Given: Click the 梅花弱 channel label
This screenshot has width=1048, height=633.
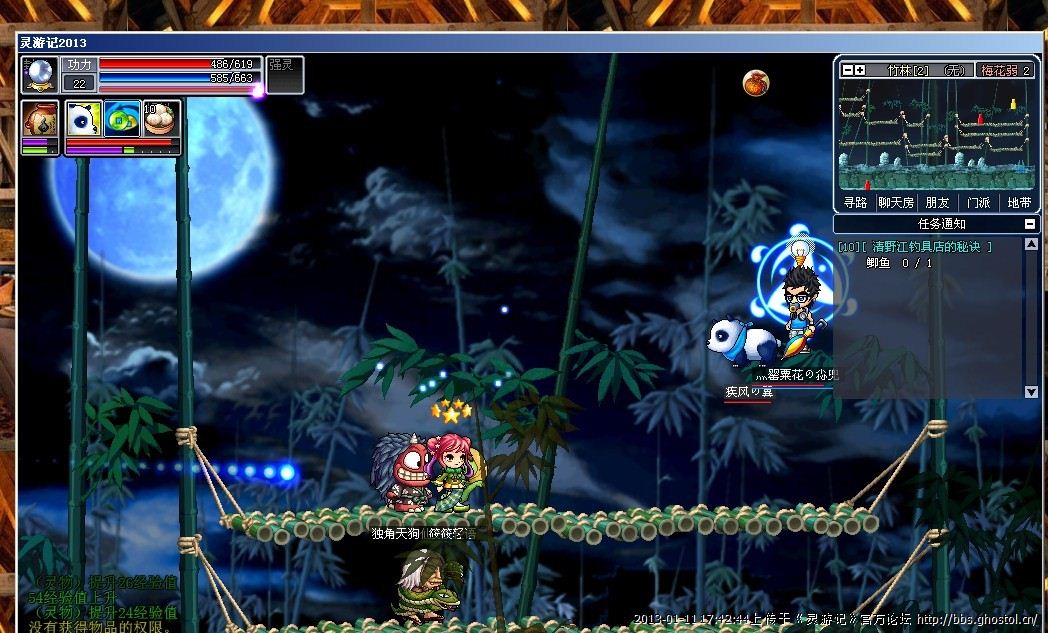Looking at the screenshot, I should (1005, 70).
